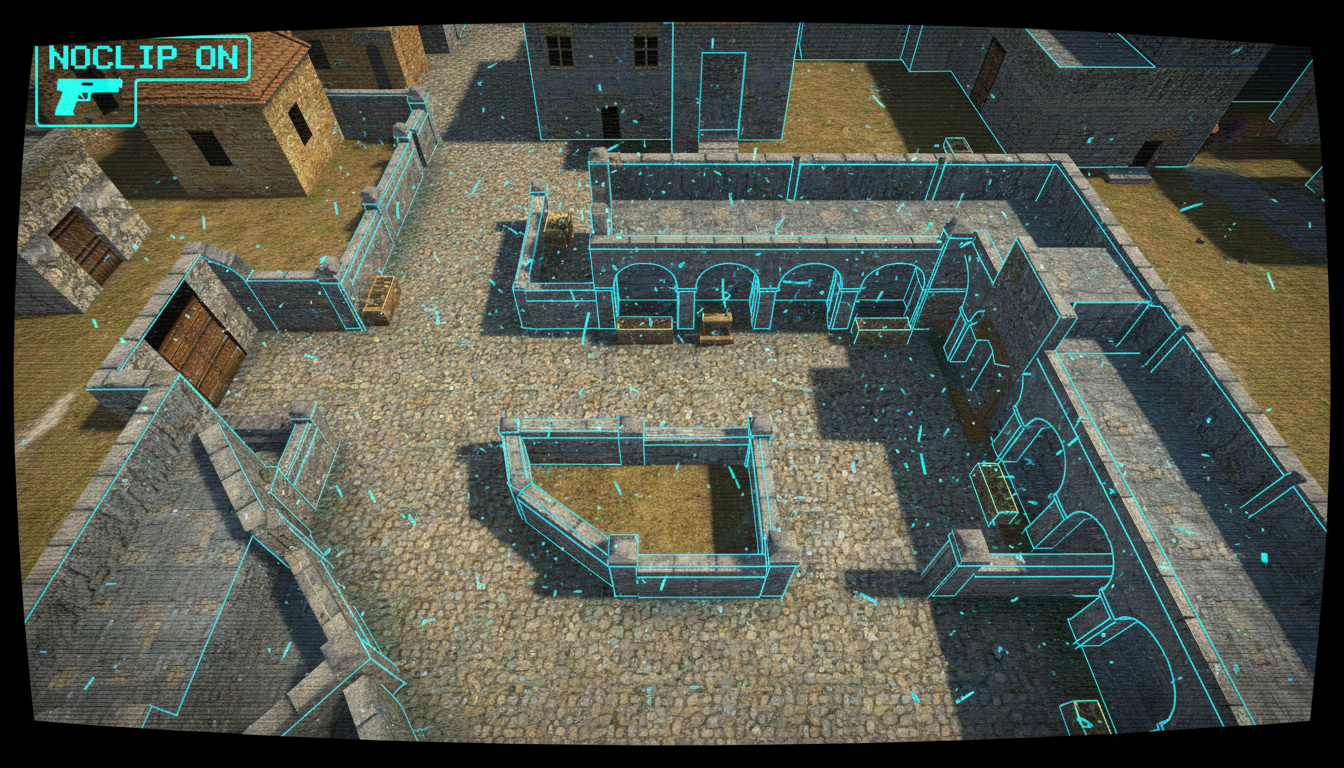Toggle the NOCLIP ON indicator
The image size is (1344, 768).
pos(144,57)
